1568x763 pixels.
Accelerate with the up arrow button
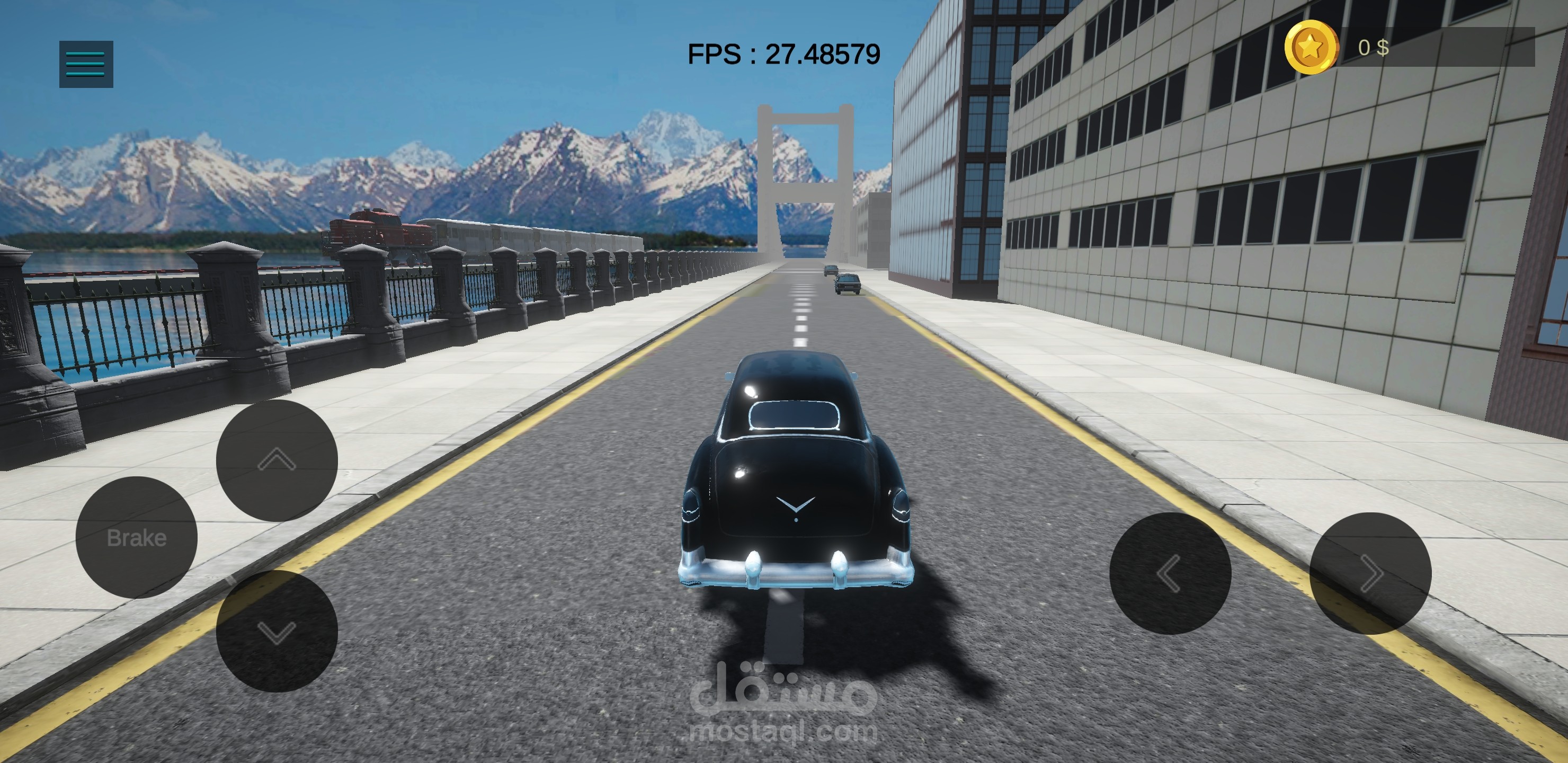(277, 460)
